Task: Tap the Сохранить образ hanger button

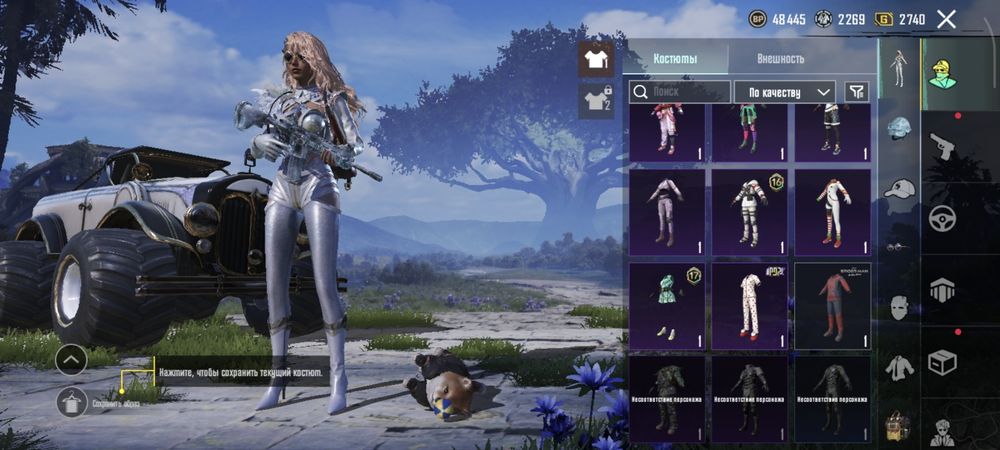Action: pyautogui.click(x=71, y=403)
